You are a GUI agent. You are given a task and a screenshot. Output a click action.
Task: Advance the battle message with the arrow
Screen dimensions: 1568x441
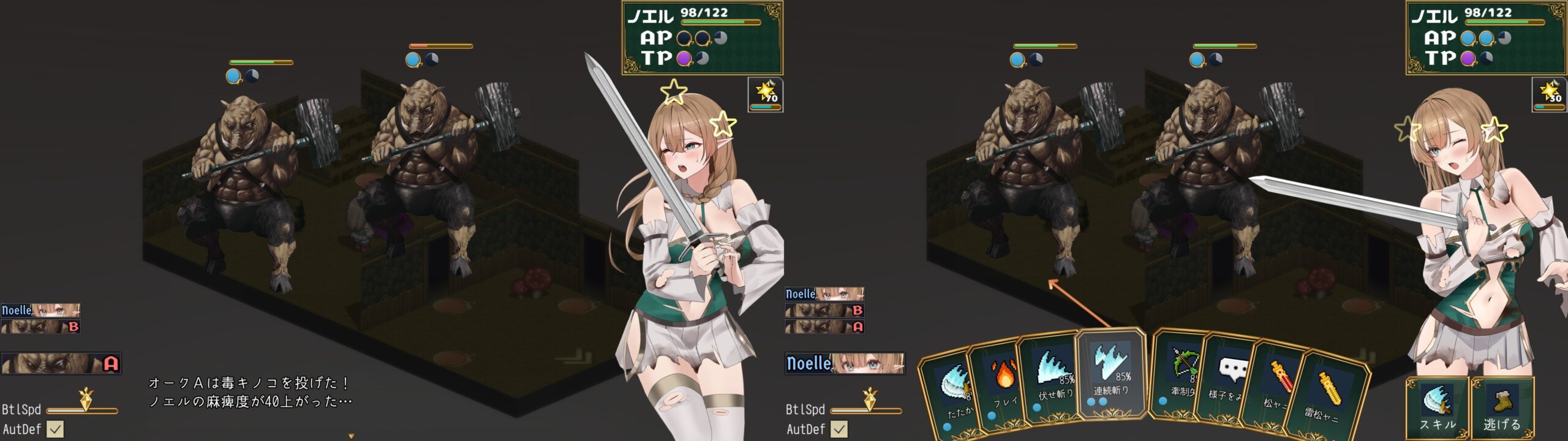click(351, 436)
